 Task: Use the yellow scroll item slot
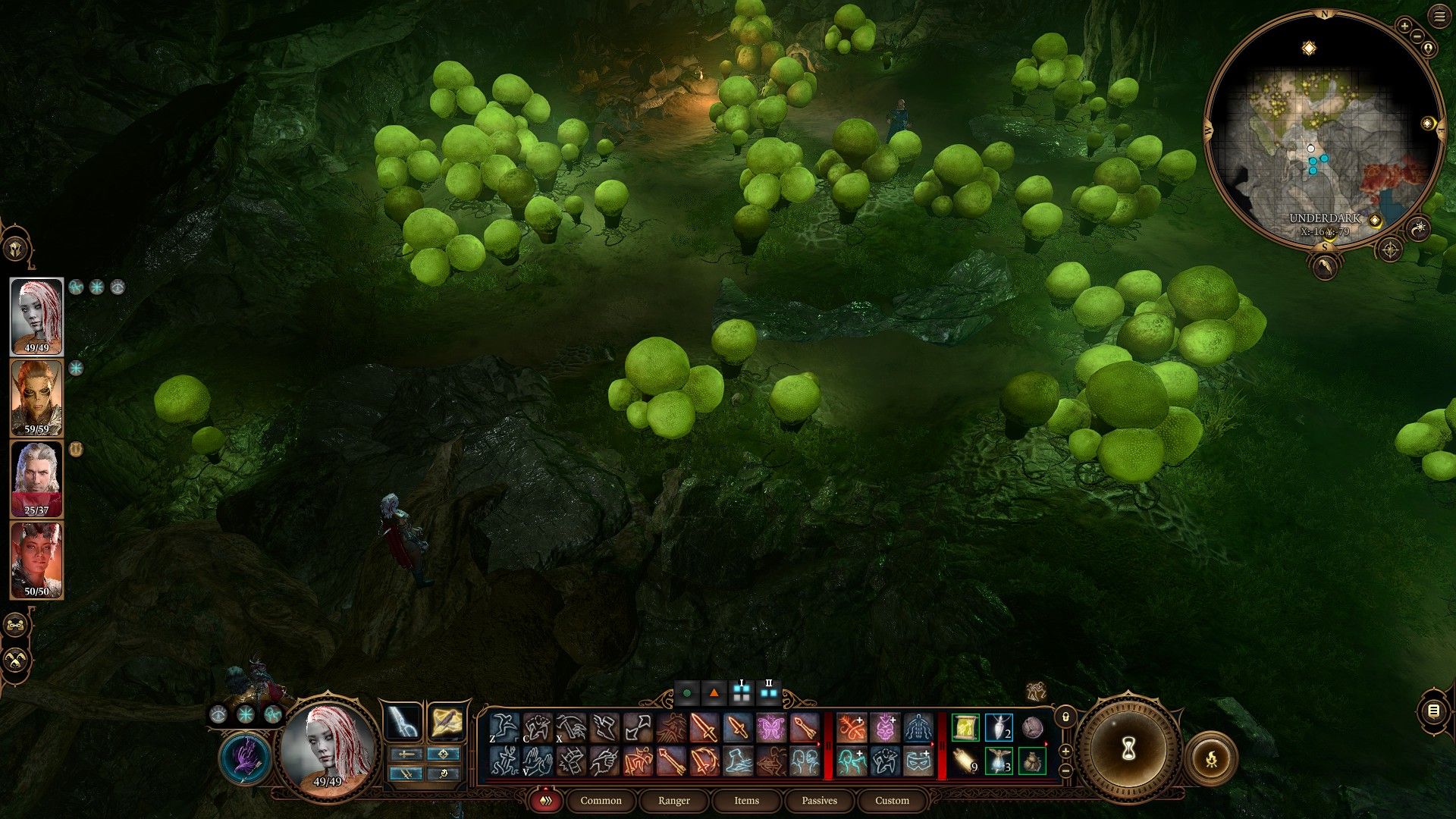(965, 728)
